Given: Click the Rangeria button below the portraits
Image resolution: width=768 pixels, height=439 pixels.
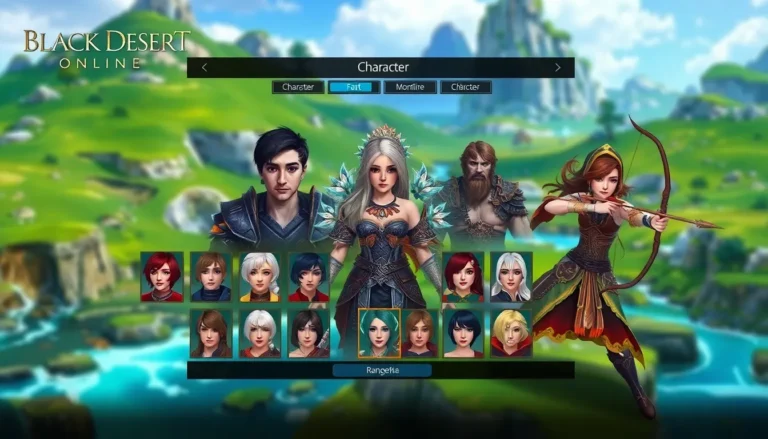Looking at the screenshot, I should click(x=381, y=370).
